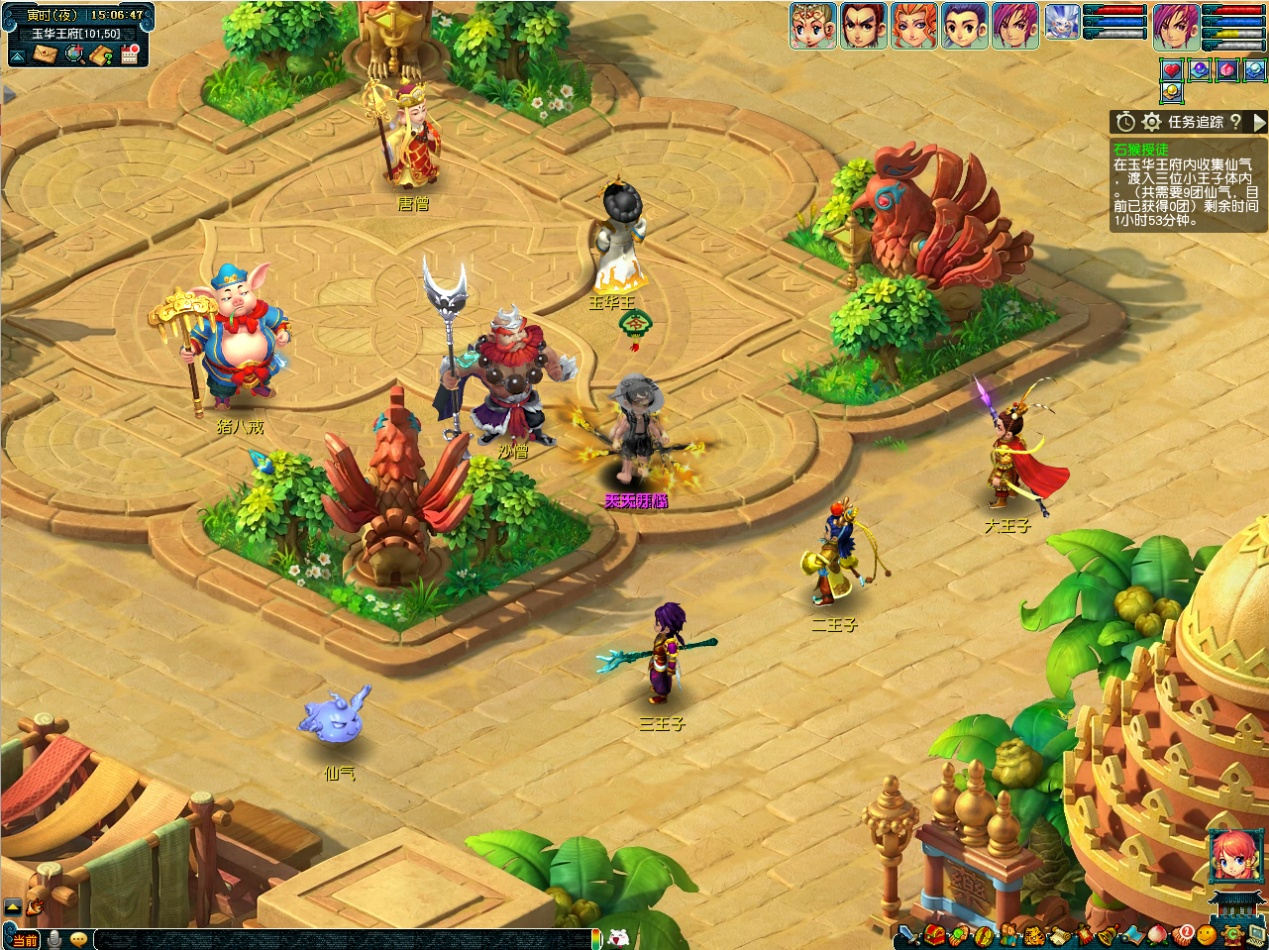
Task: Select the white-haired pet portrait
Action: tap(1061, 23)
